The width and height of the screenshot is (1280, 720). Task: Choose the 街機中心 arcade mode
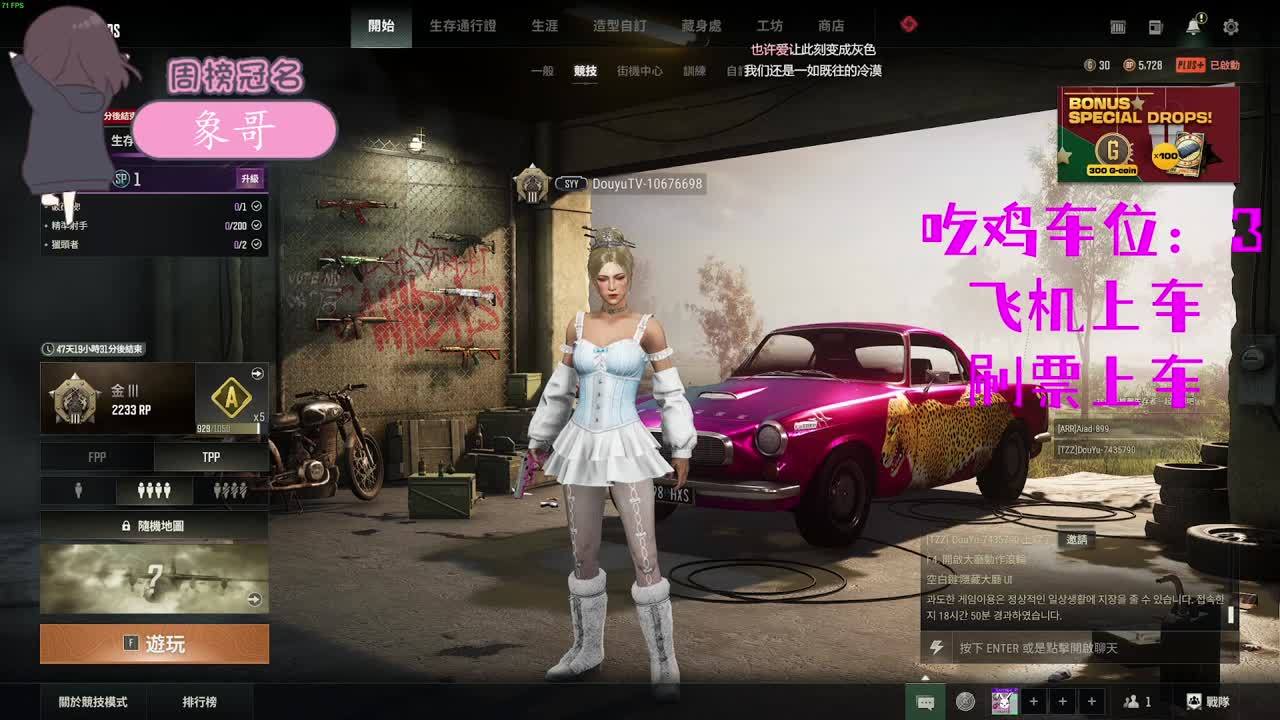point(639,71)
